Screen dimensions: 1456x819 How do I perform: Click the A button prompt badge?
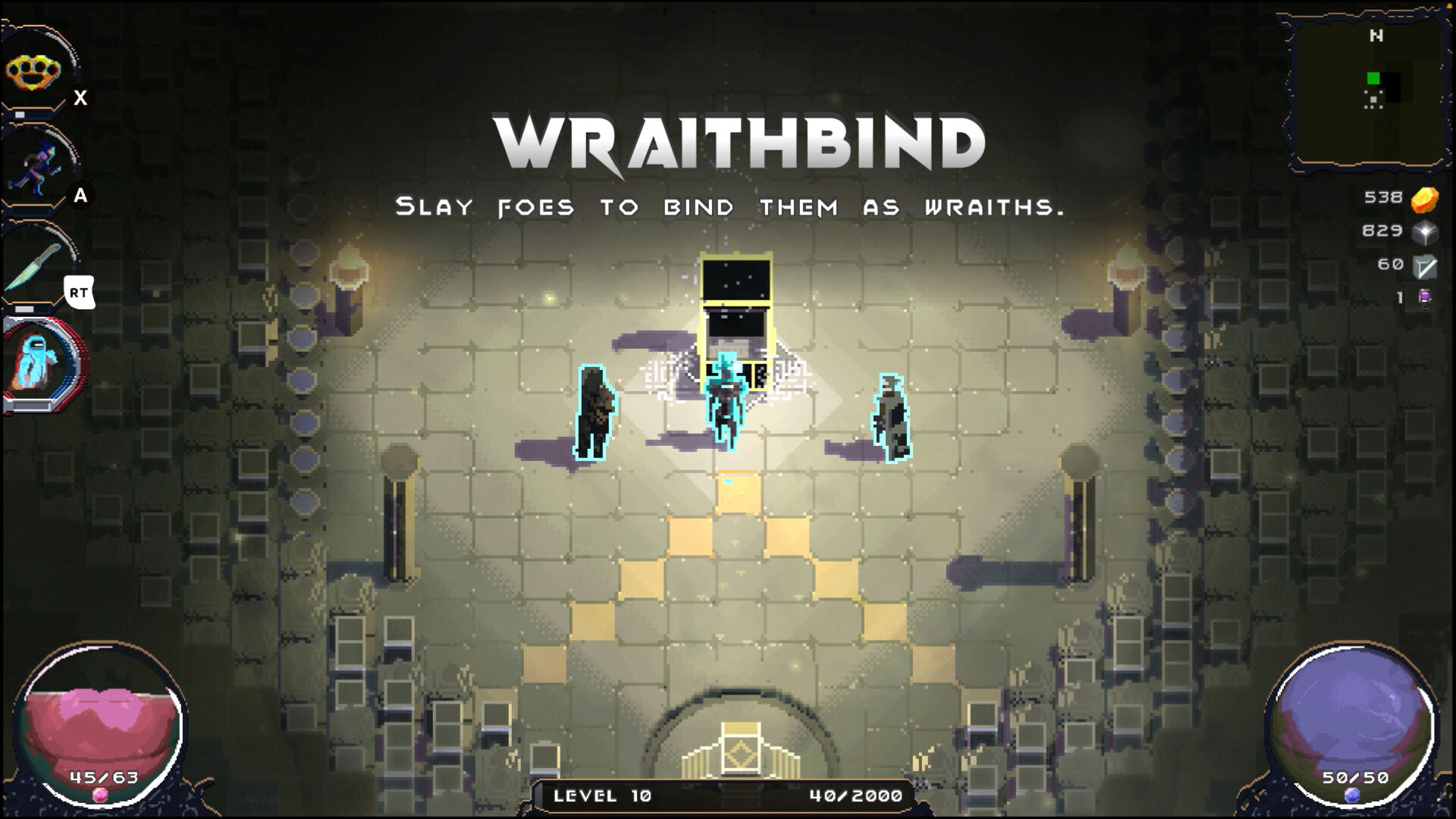tap(80, 196)
